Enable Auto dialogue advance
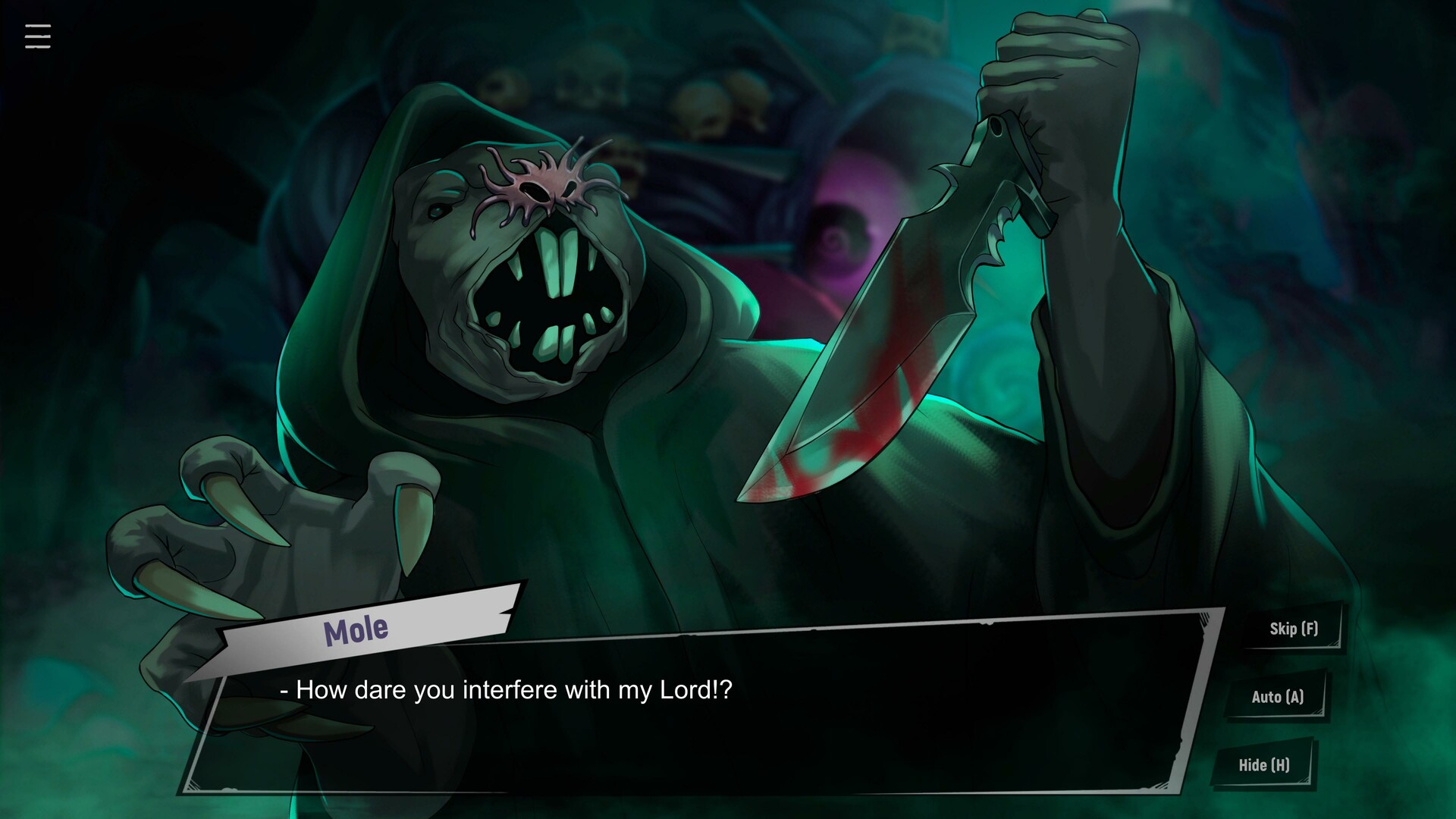 tap(1277, 697)
